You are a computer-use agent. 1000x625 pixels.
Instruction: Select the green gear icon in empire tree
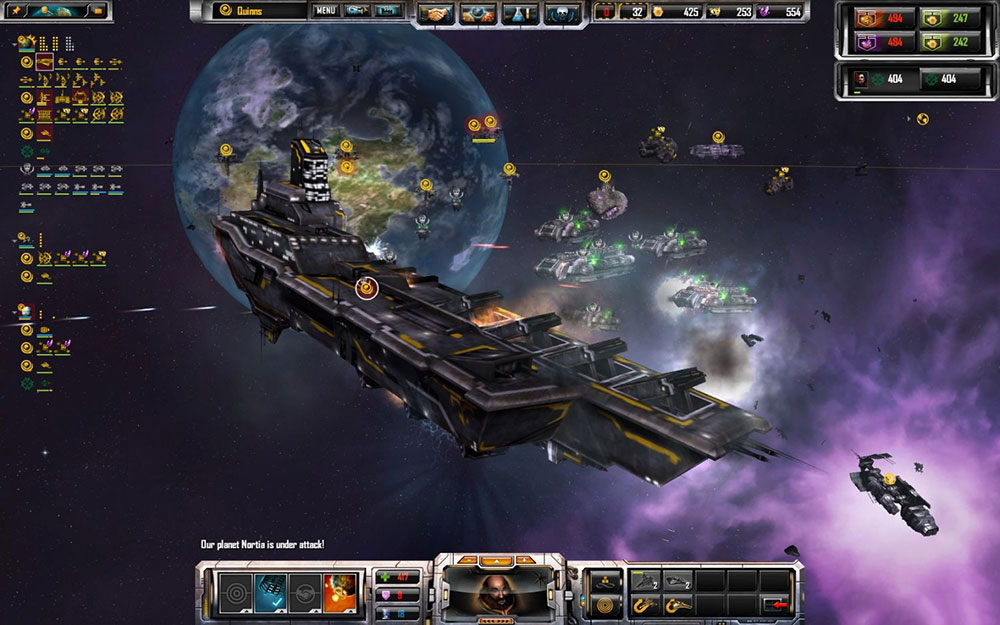click(x=27, y=151)
